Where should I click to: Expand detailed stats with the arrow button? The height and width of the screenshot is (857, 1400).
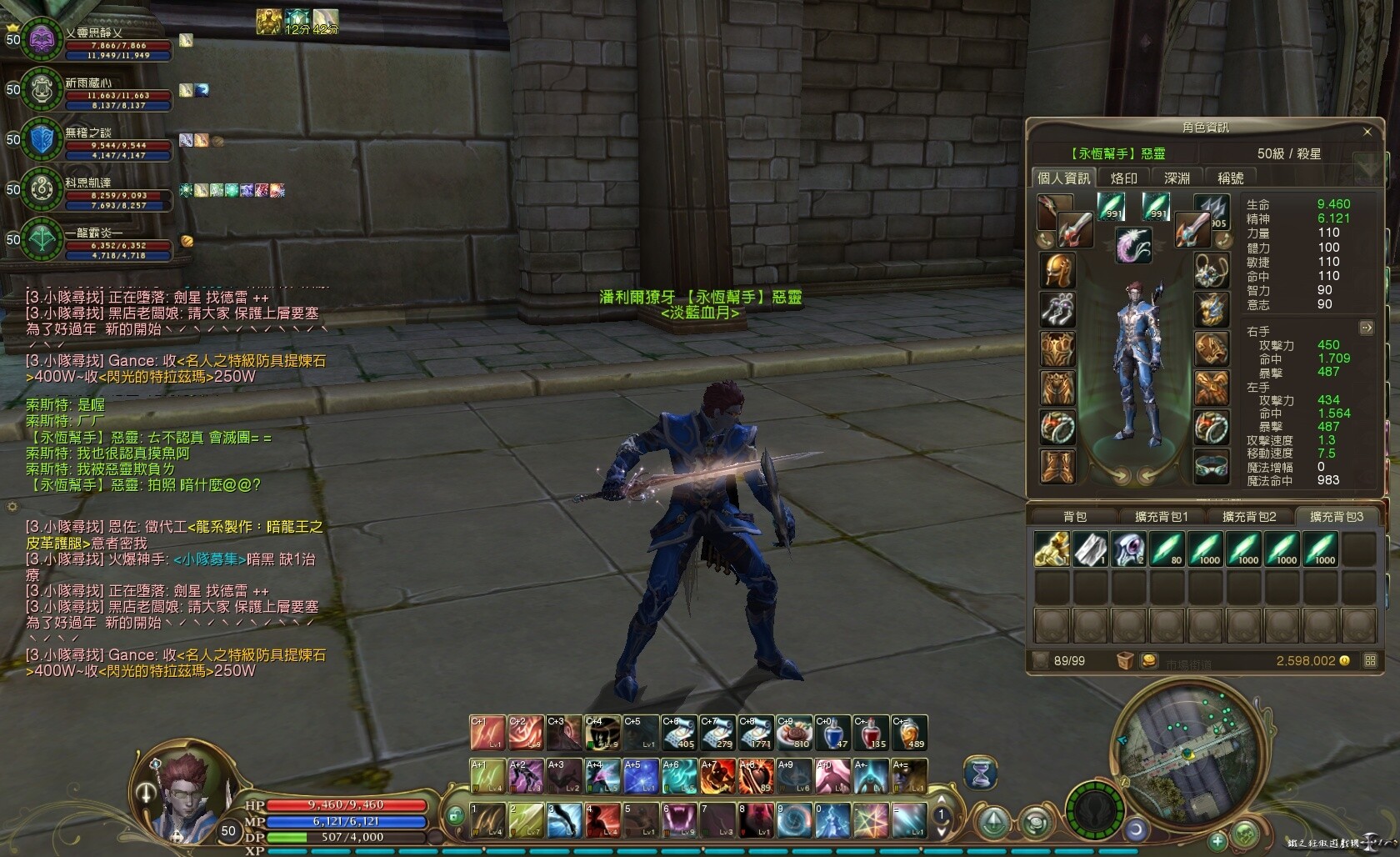point(1367,328)
